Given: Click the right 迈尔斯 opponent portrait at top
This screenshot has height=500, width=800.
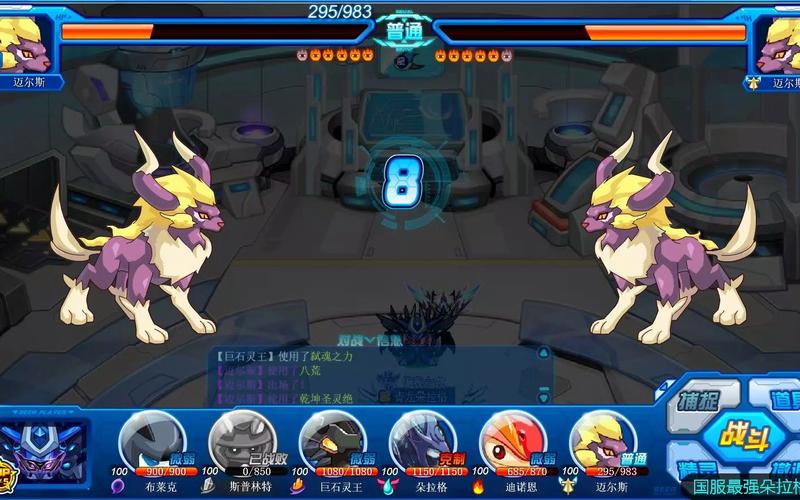Looking at the screenshot, I should pos(777,43).
